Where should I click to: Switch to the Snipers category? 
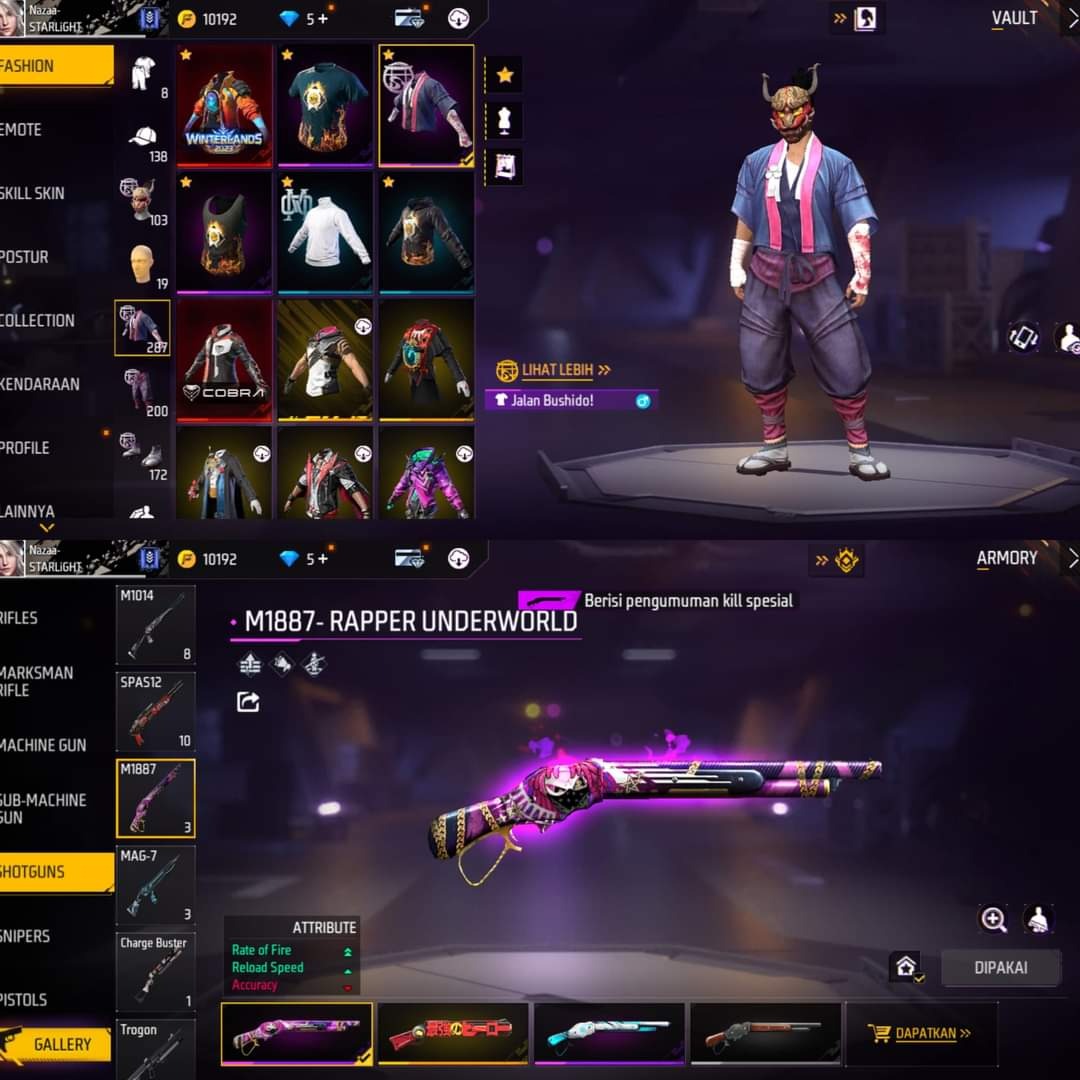click(x=28, y=936)
